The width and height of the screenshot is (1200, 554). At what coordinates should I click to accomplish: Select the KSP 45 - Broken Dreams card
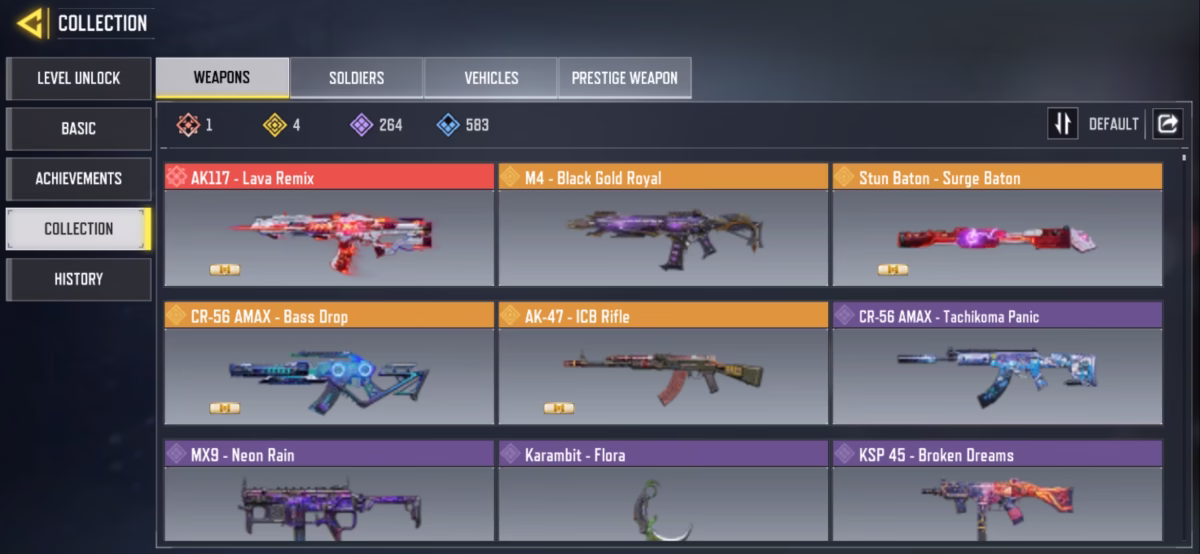click(997, 494)
